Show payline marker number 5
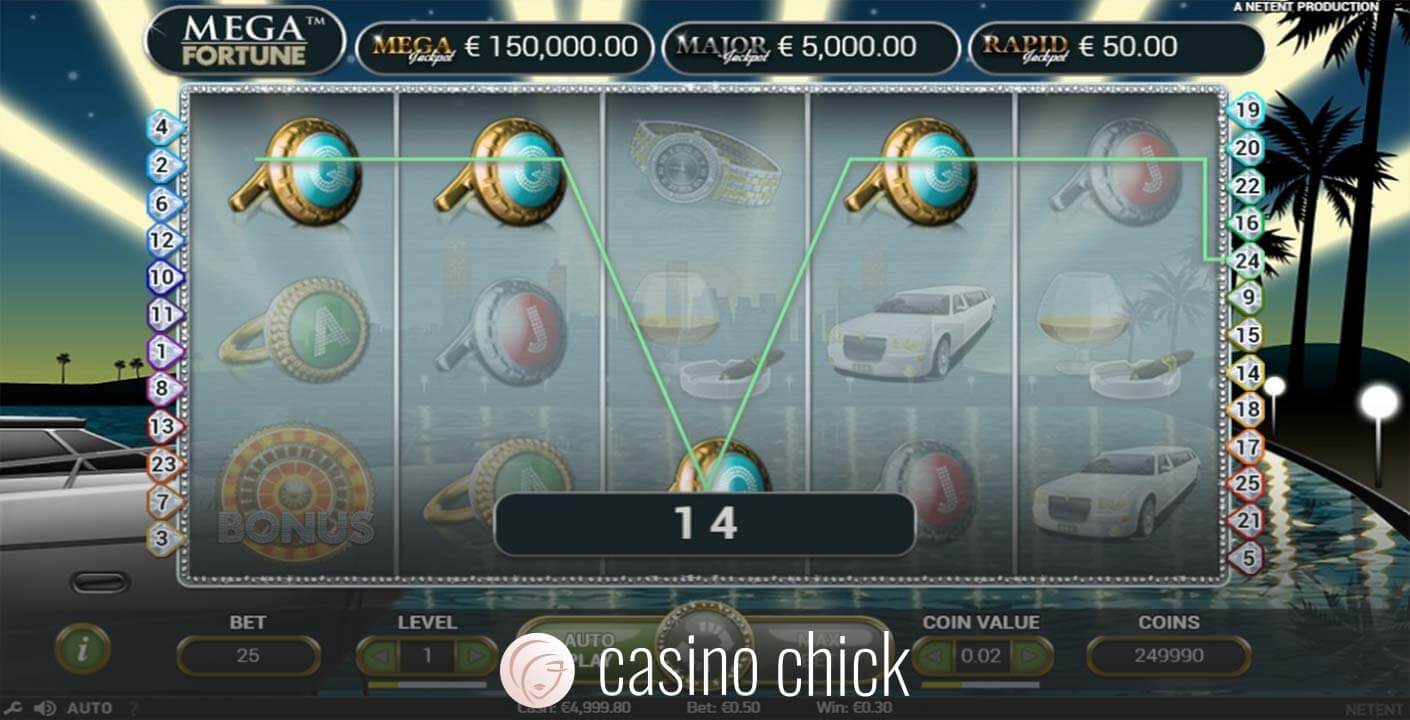The width and height of the screenshot is (1410, 720). tap(1247, 557)
